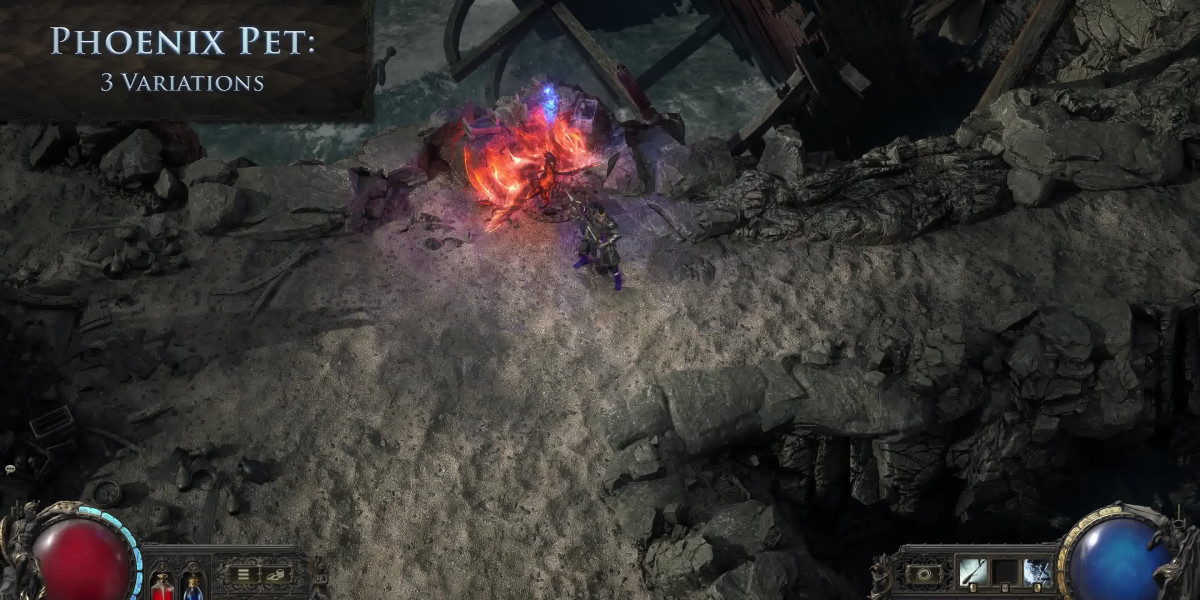Use the red life flask

click(x=162, y=585)
